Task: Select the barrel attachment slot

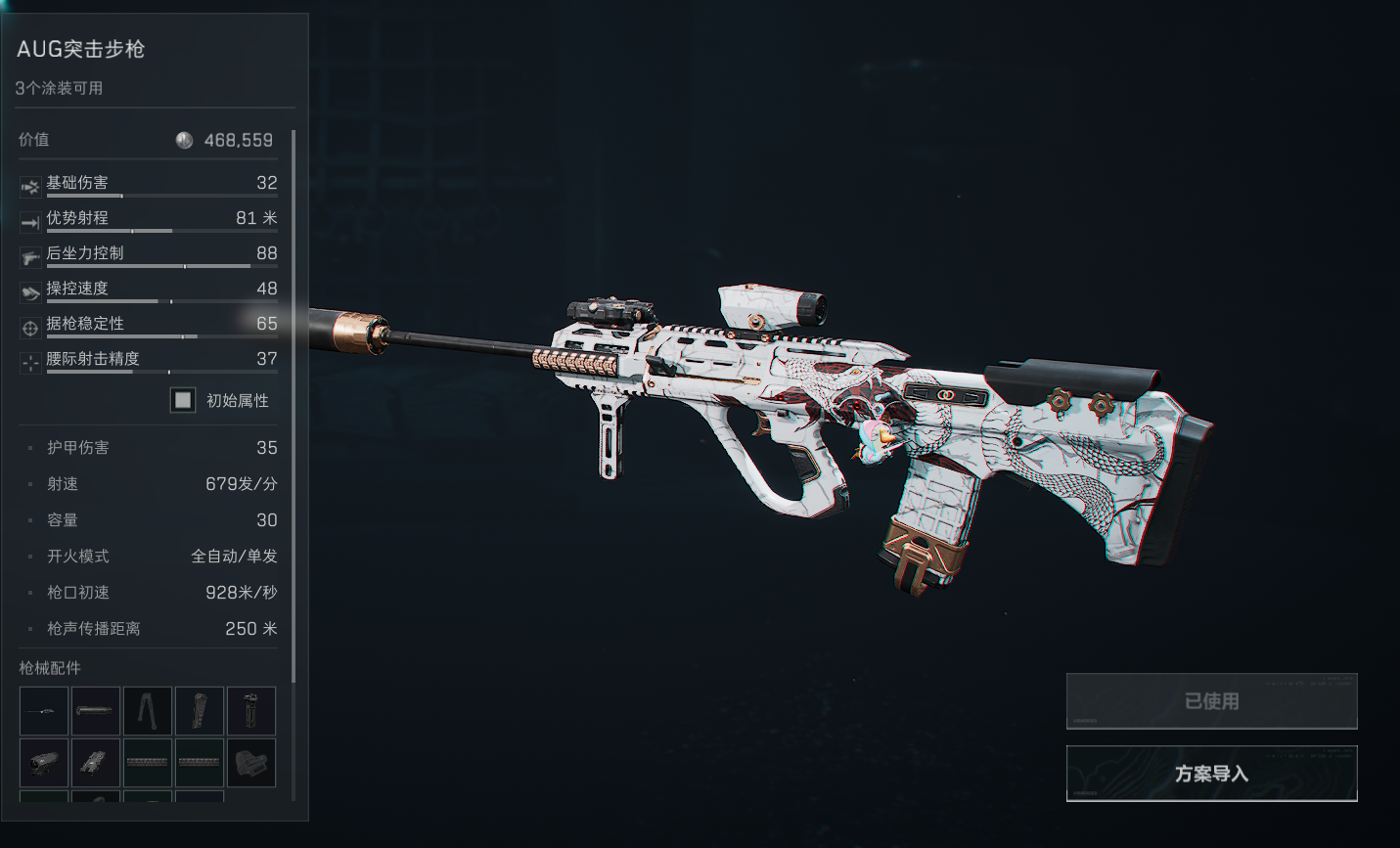Action: coord(44,711)
